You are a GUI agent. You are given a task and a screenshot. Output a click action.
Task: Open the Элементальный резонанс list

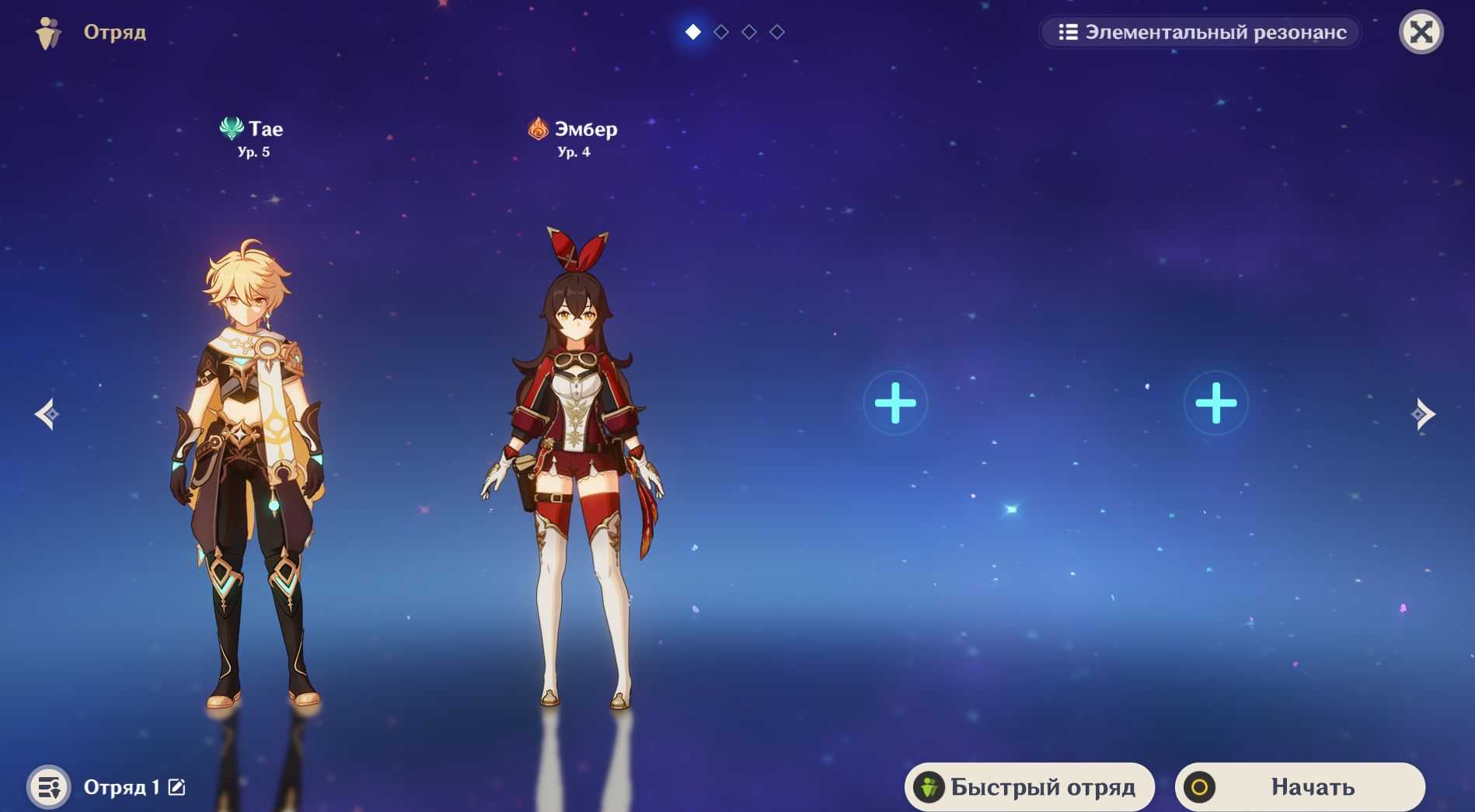(1201, 32)
